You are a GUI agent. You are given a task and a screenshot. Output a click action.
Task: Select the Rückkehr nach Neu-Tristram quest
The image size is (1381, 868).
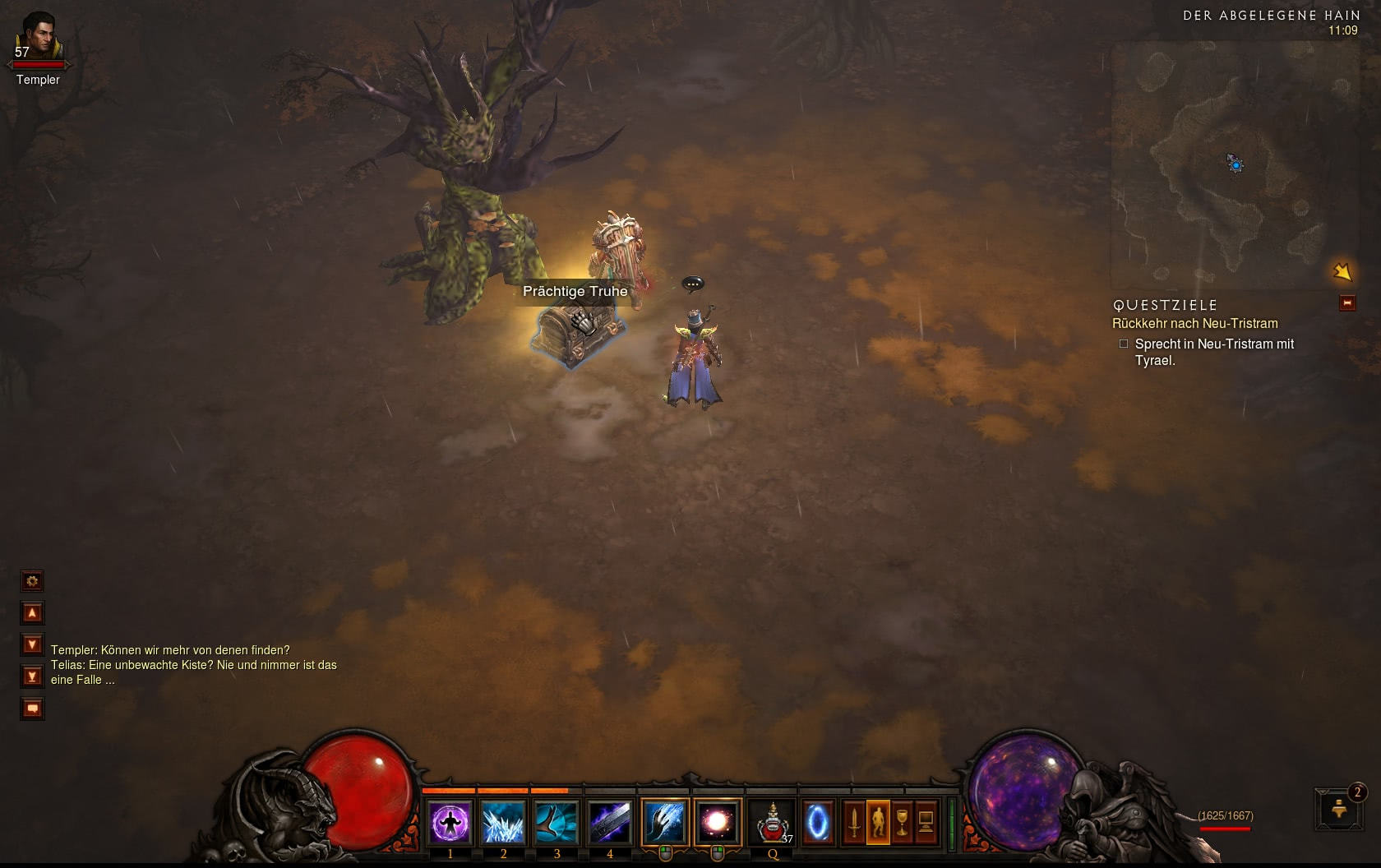coord(1194,324)
